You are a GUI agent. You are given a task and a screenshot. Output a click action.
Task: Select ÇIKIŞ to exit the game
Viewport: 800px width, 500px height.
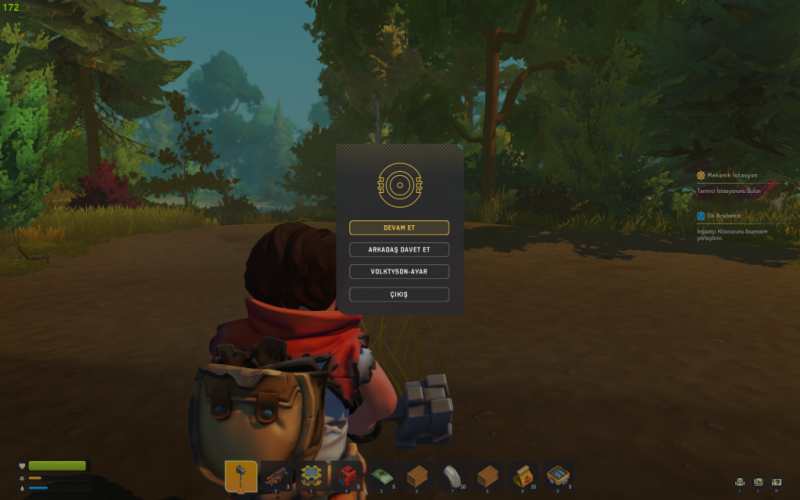399,295
